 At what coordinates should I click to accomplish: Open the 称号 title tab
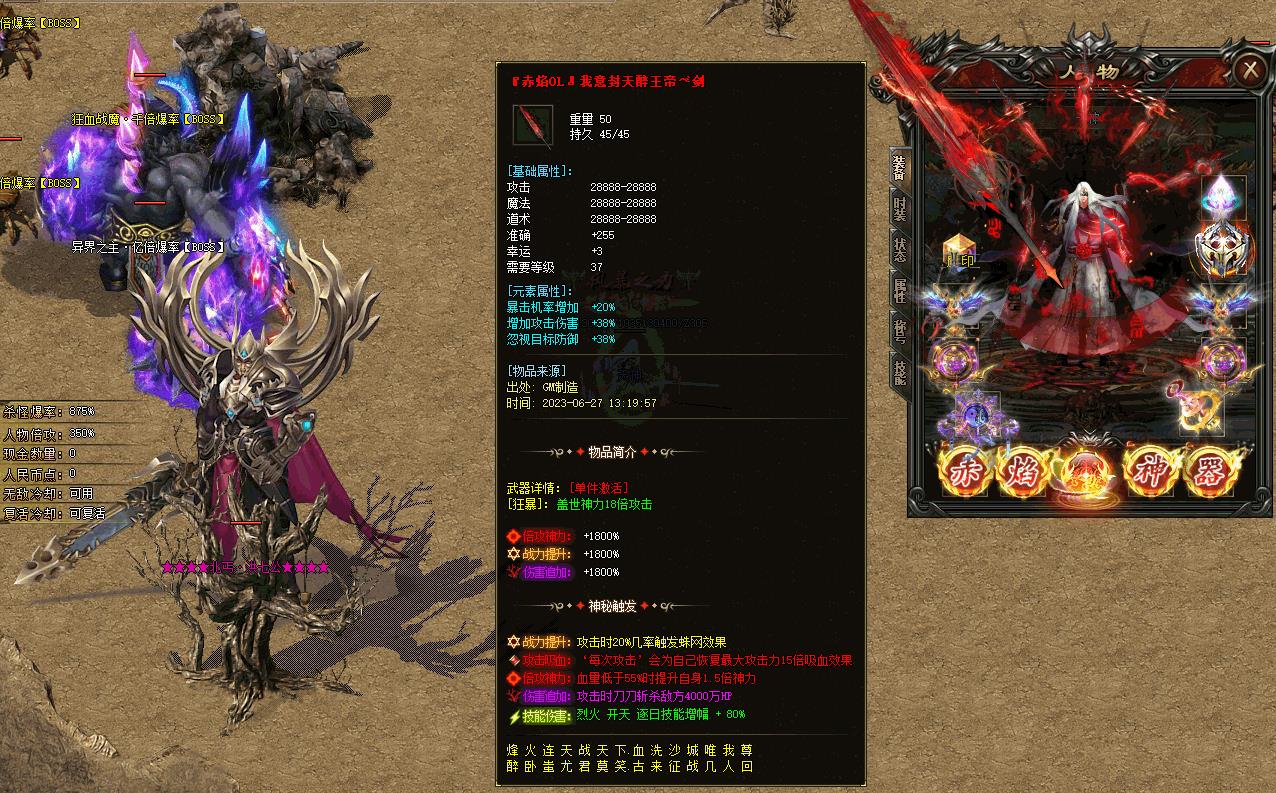coord(899,331)
